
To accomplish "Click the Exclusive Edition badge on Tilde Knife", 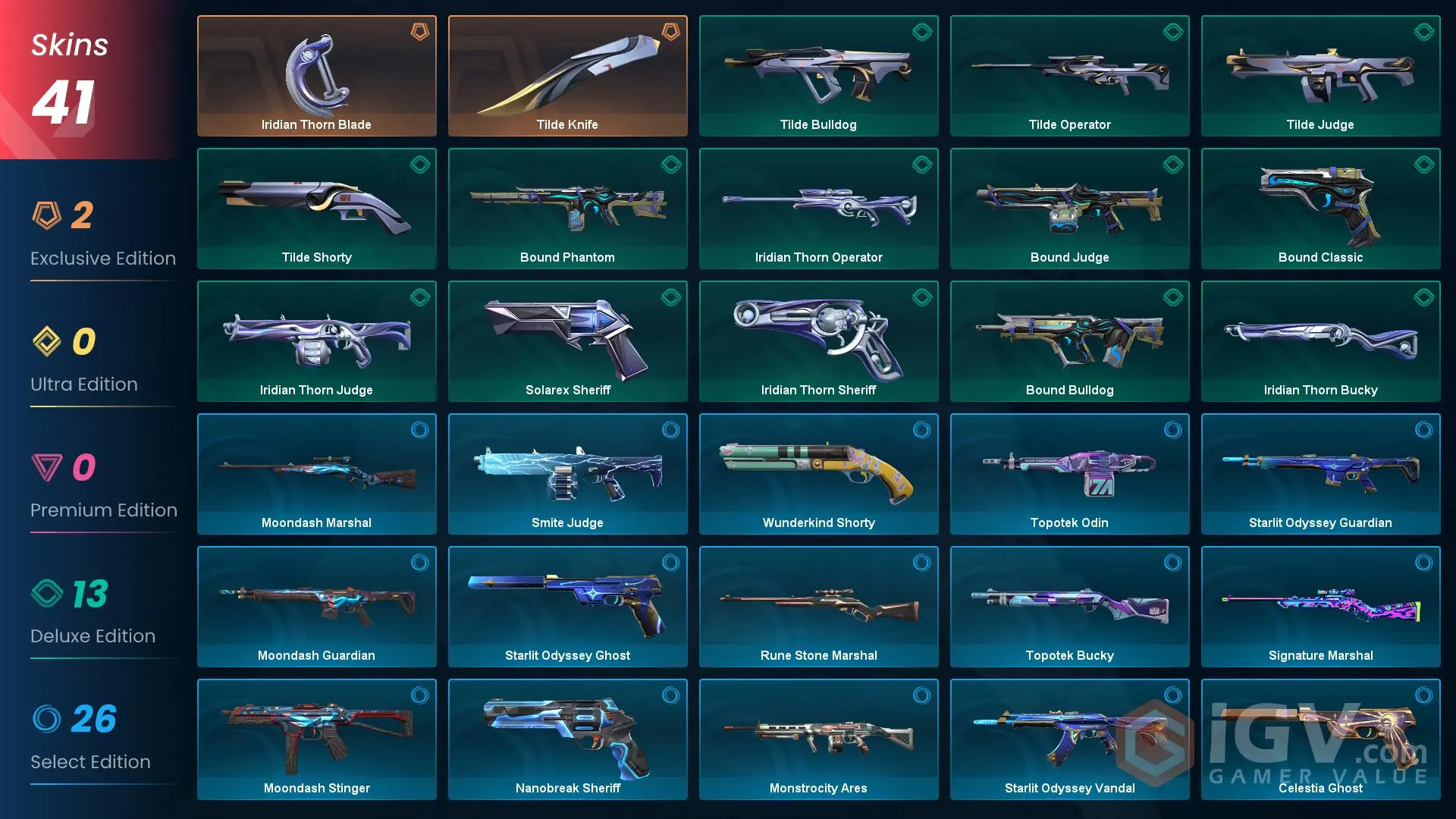I will [x=670, y=33].
